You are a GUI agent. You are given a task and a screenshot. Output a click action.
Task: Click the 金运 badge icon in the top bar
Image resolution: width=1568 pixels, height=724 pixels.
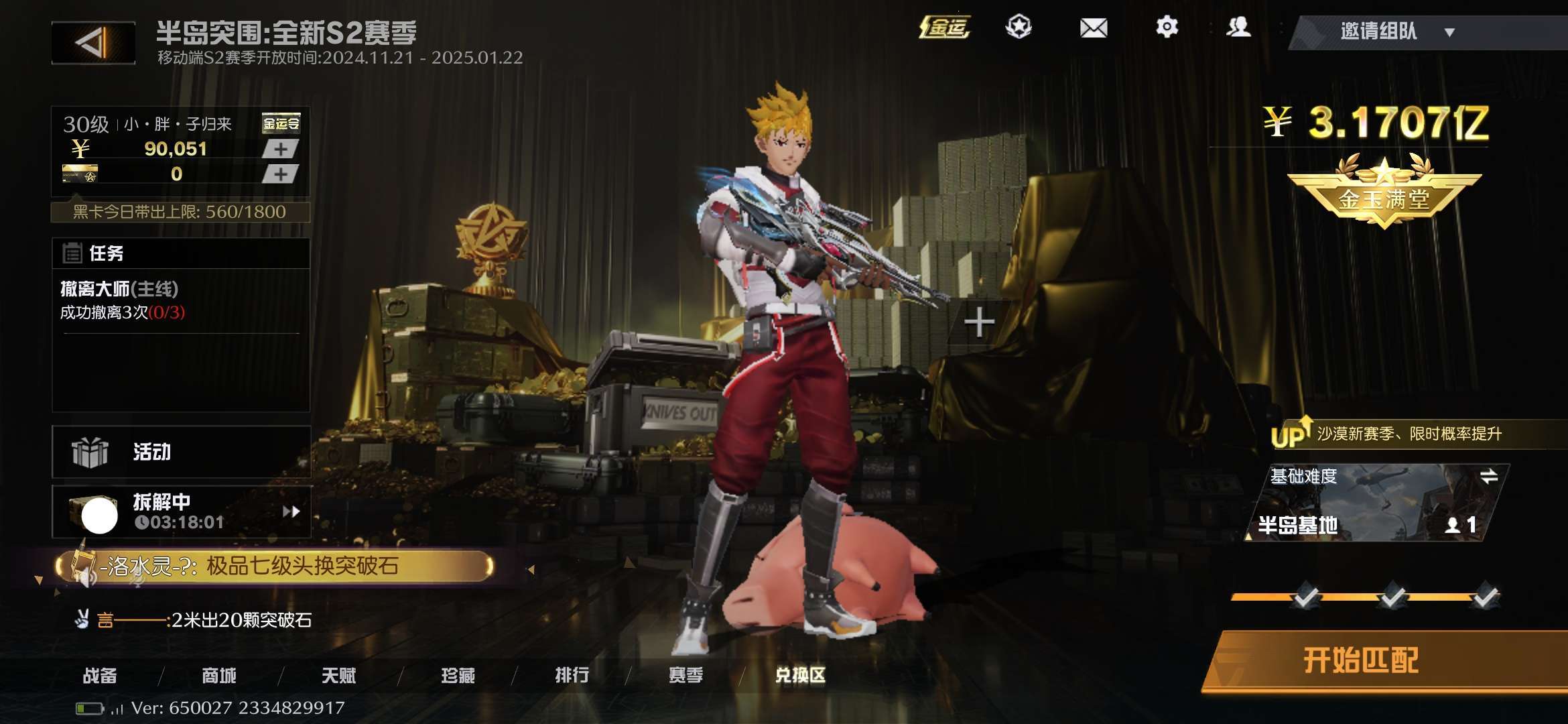[945, 27]
